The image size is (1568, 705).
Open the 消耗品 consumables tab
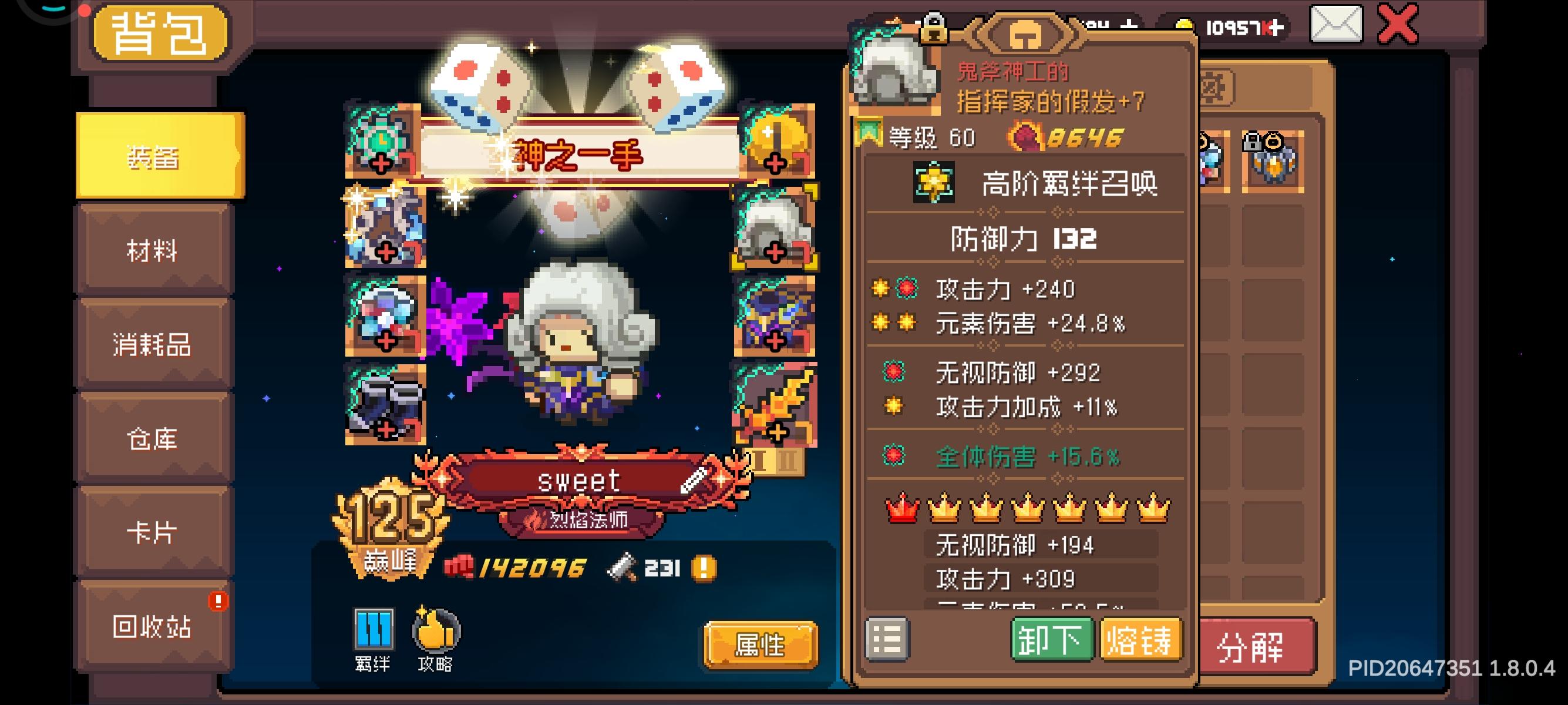click(154, 346)
